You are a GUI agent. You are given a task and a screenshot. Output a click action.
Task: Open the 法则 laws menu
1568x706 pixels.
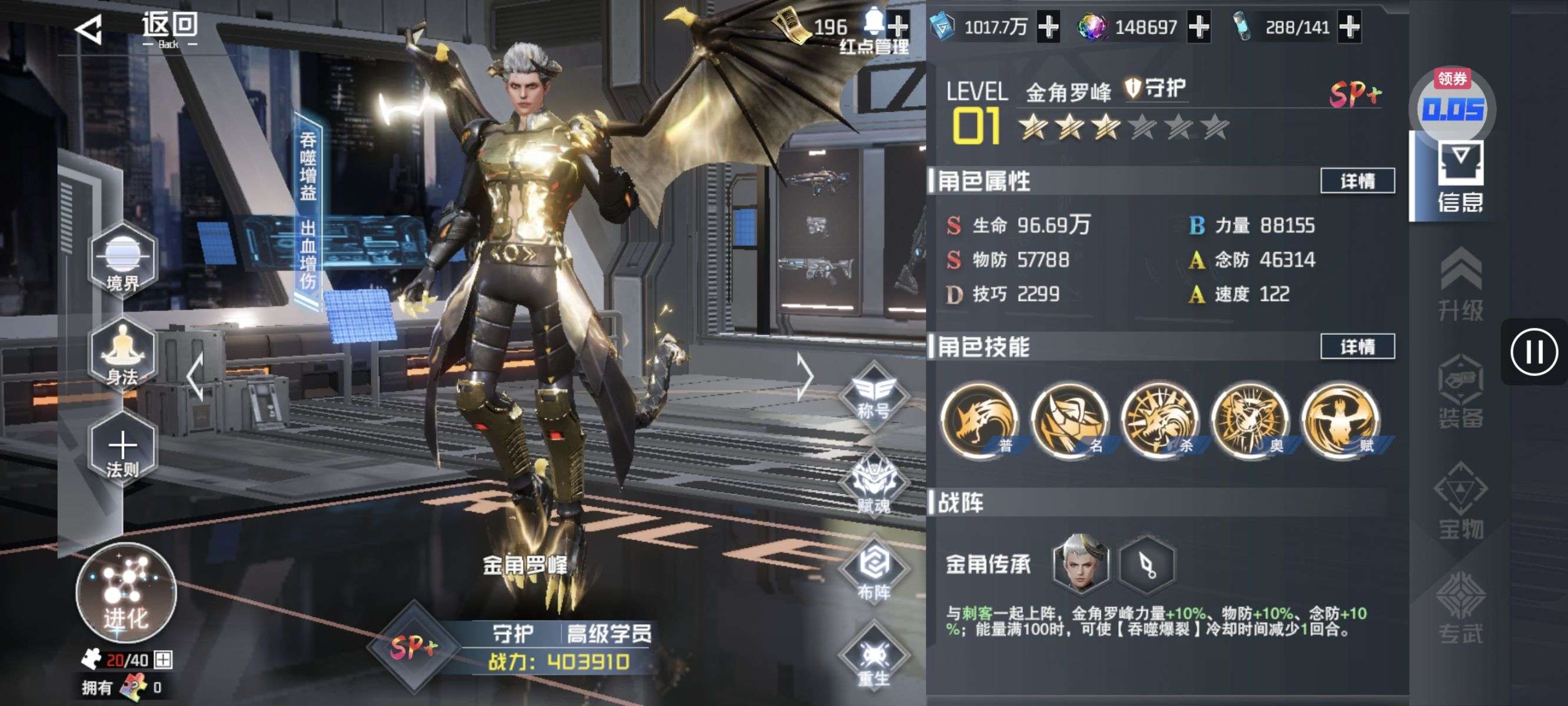[122, 451]
